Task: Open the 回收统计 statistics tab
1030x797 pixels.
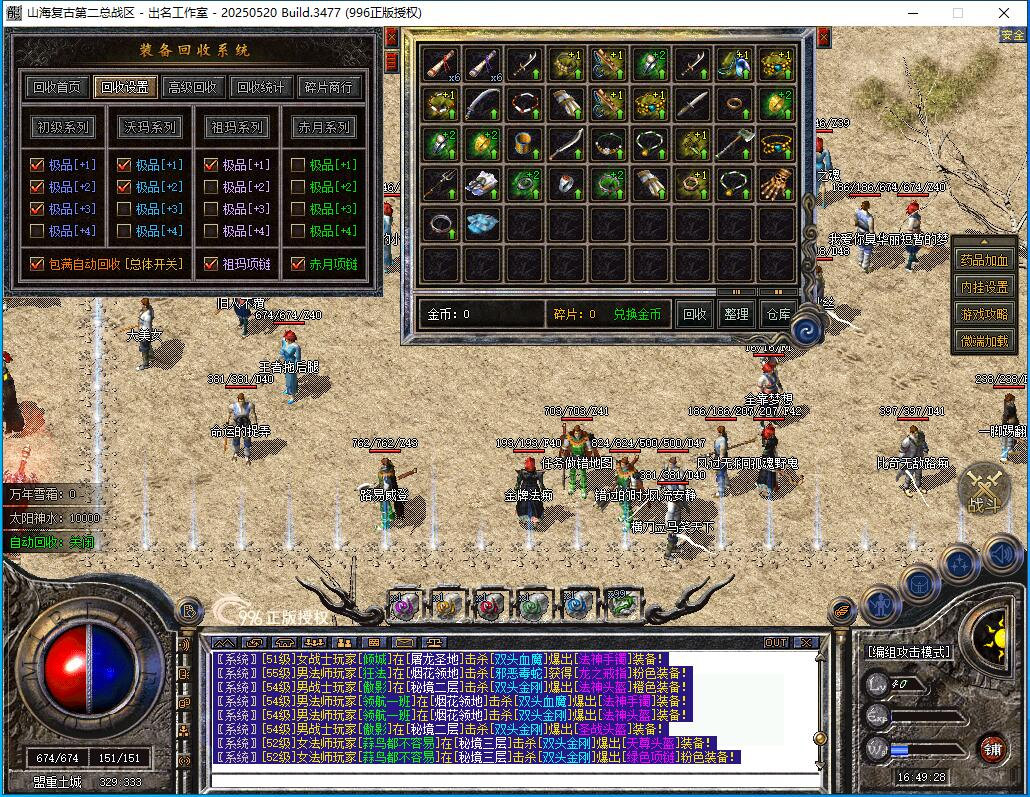Action: click(262, 87)
